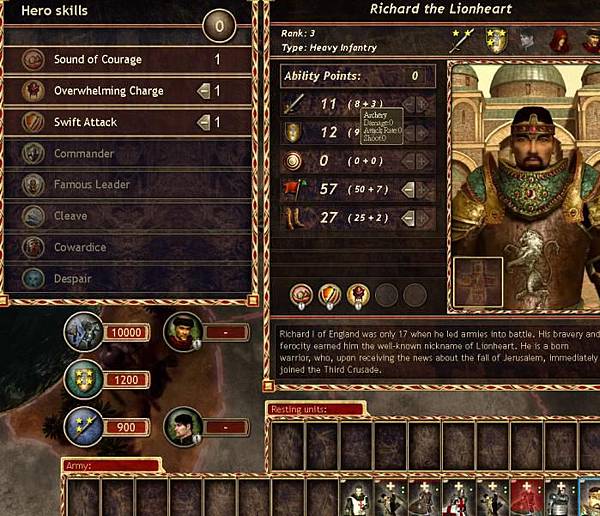Image resolution: width=600 pixels, height=516 pixels.
Task: Select the red-cloaked unit in the army row
Action: [x=526, y=497]
